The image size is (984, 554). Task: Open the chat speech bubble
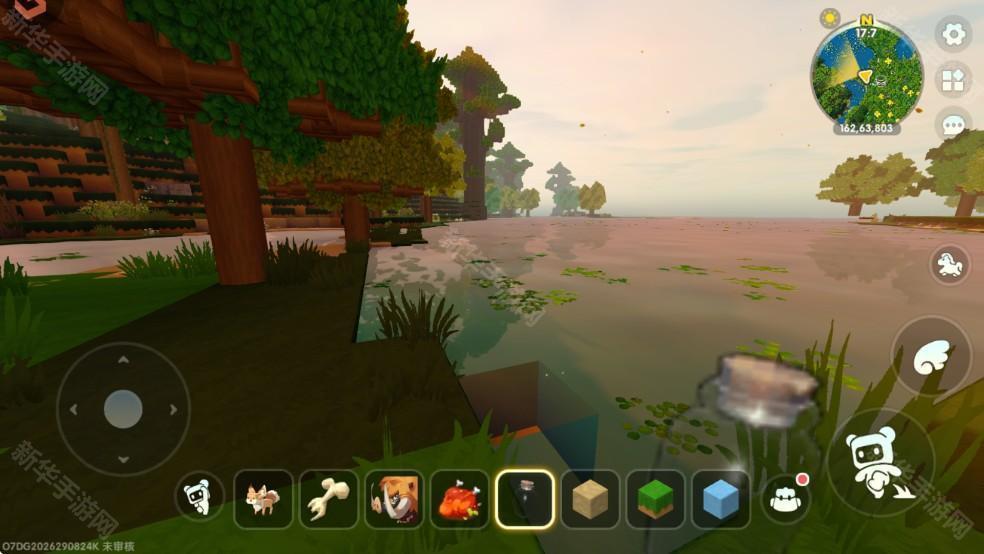pos(954,124)
